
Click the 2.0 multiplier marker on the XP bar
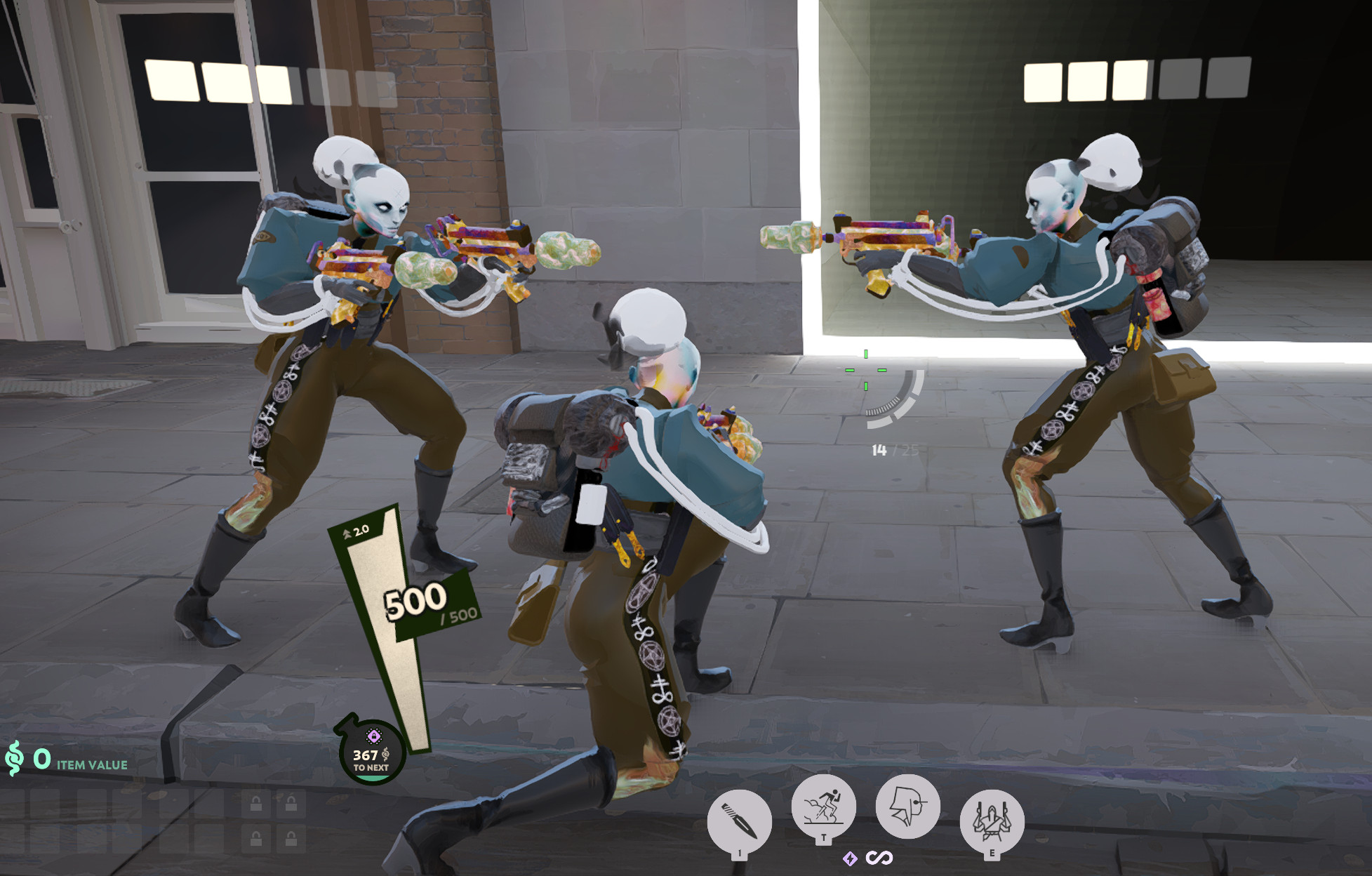pyautogui.click(x=354, y=532)
